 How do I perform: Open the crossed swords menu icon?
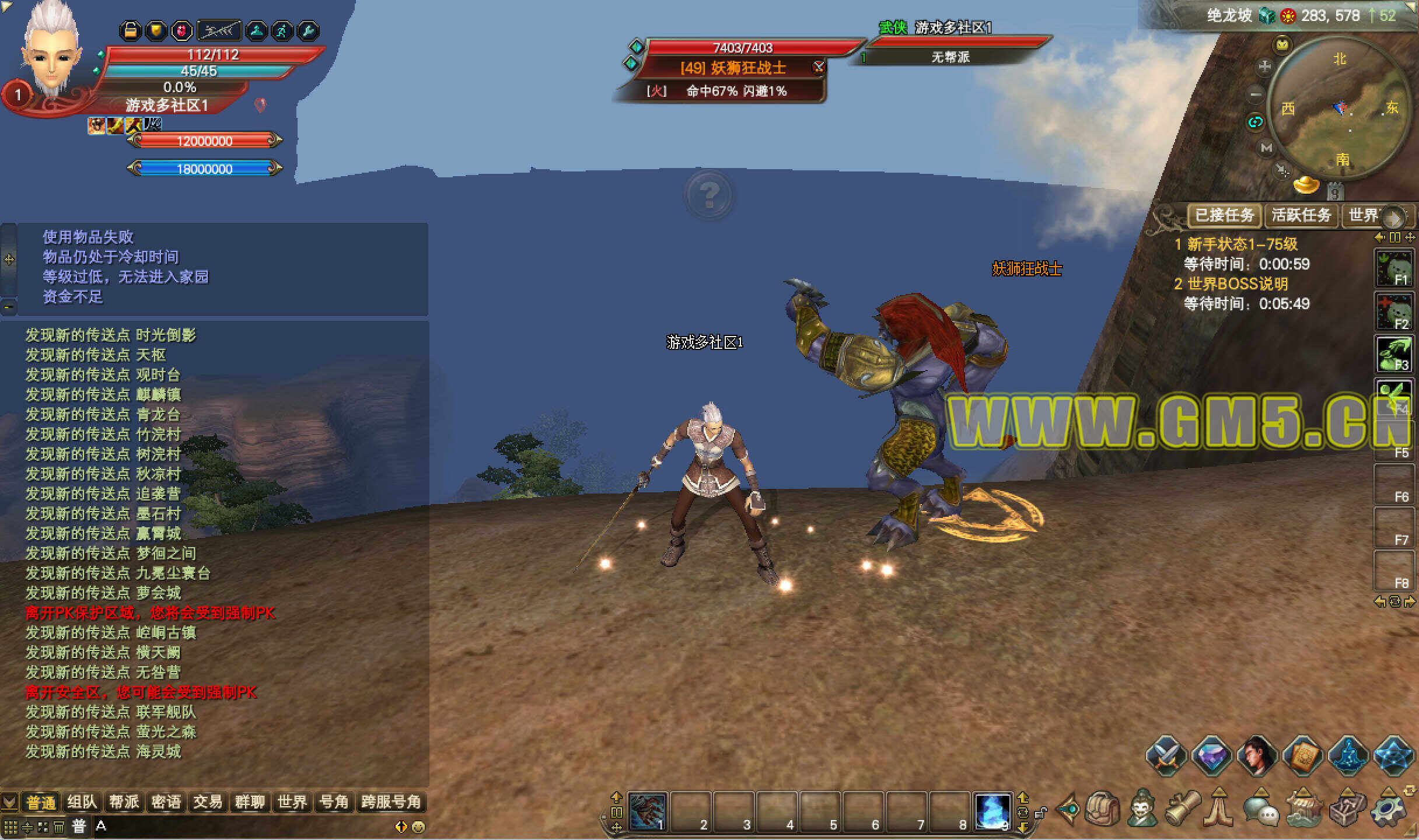tap(1166, 756)
